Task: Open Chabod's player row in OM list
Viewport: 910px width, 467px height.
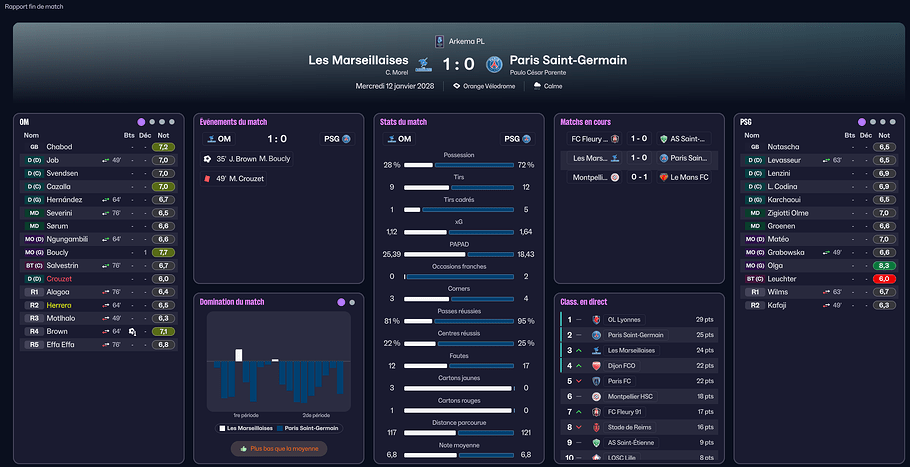Action: [x=60, y=147]
